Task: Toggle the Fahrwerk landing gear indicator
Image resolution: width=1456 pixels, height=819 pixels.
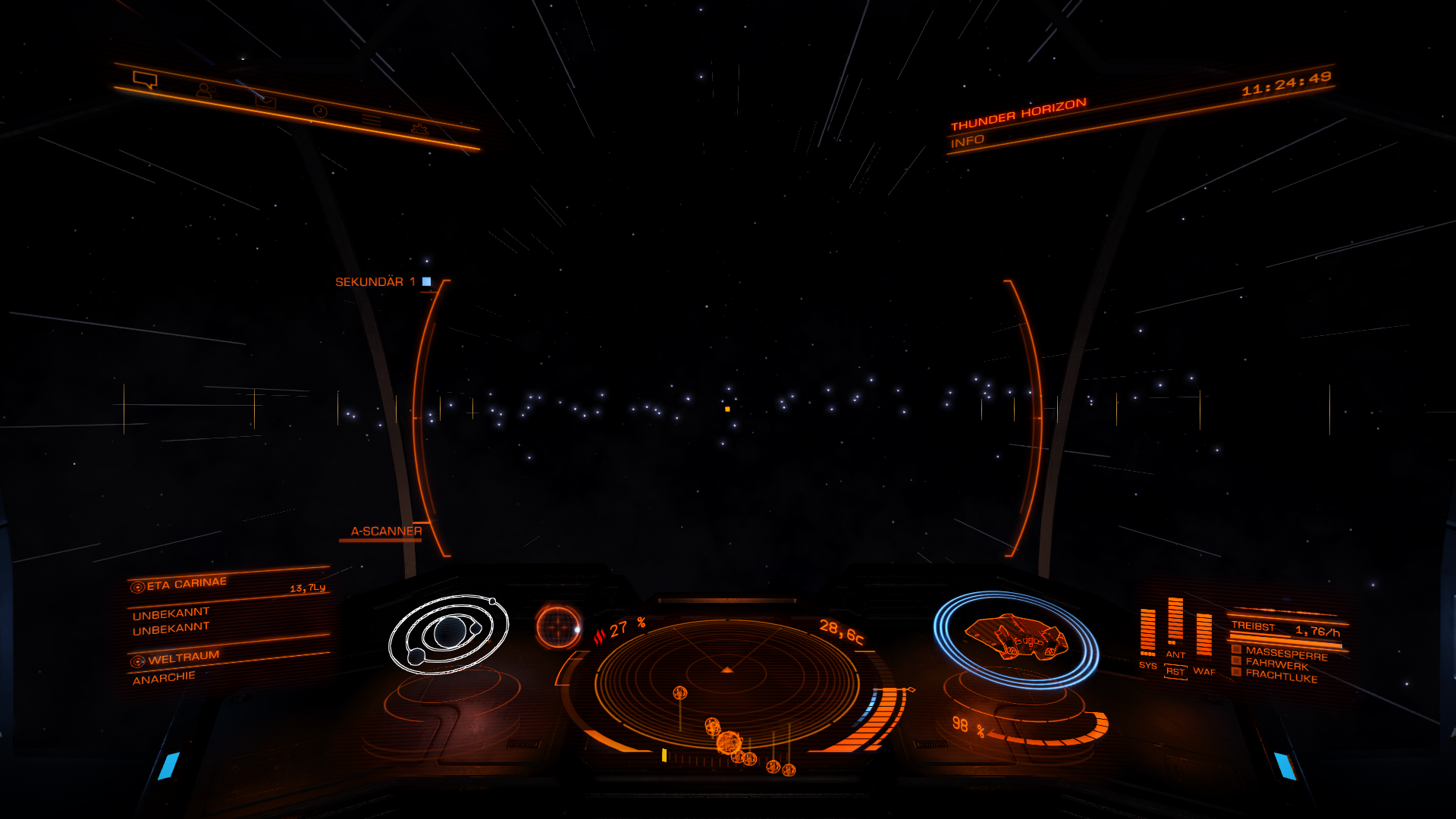Action: pyautogui.click(x=1277, y=664)
